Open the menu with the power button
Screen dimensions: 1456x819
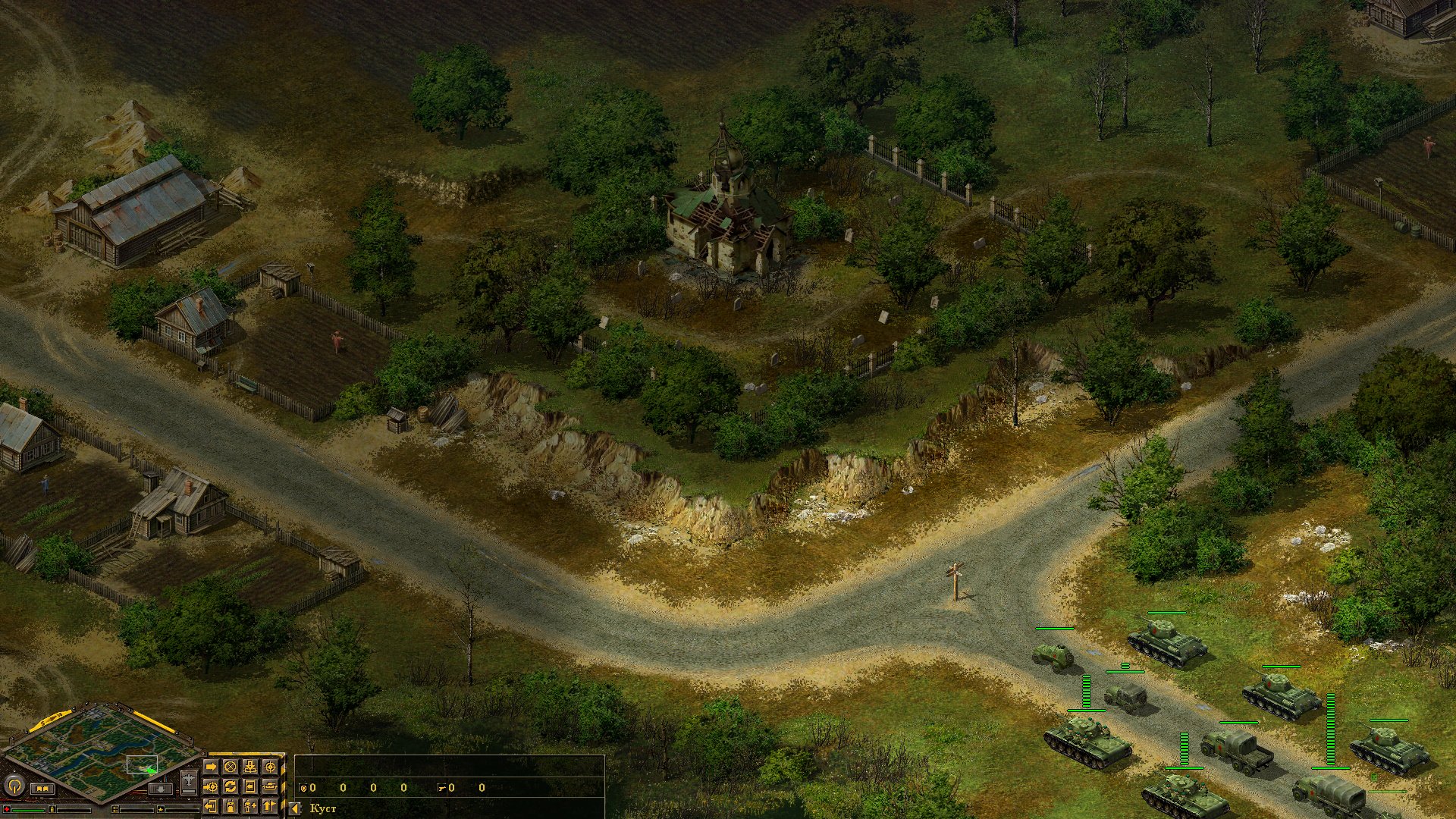tap(14, 785)
